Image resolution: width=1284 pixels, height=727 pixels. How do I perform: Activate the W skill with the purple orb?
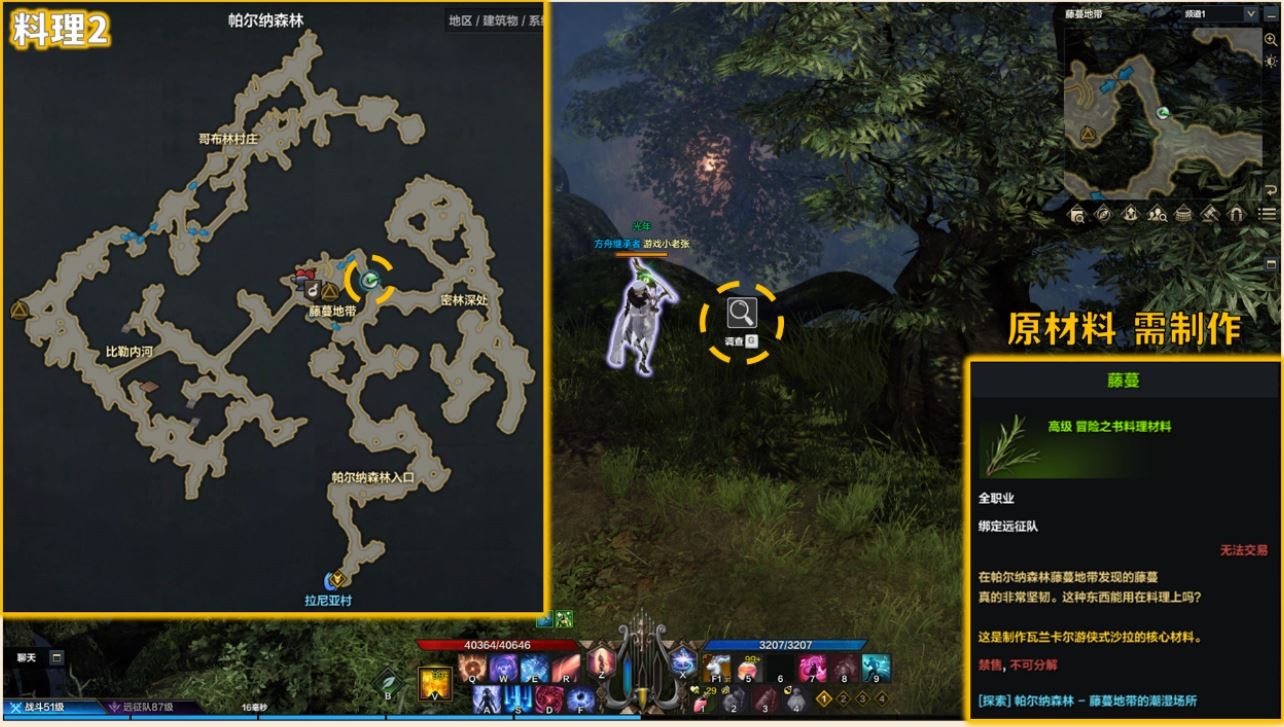503,667
